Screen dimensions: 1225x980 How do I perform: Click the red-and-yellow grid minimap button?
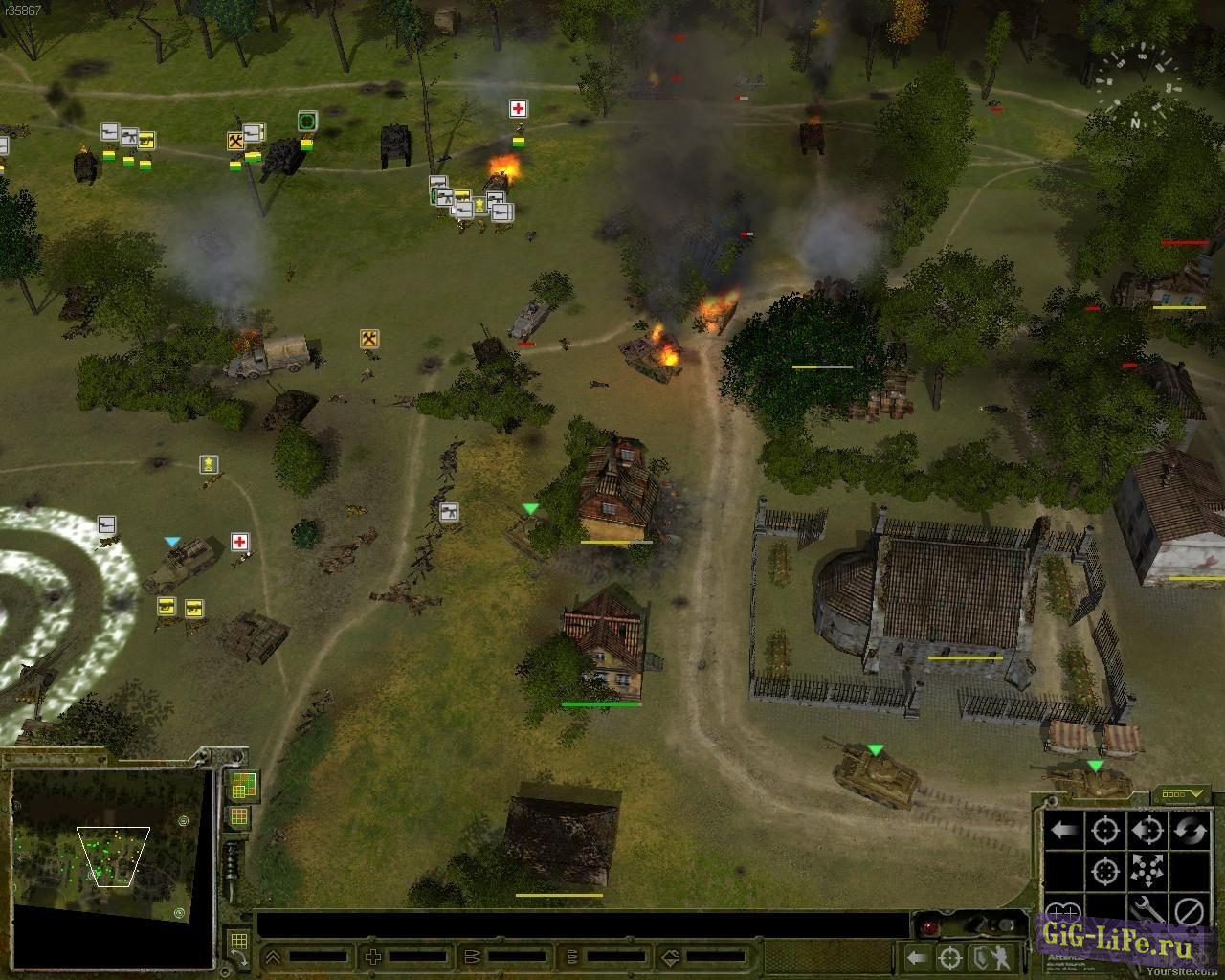coord(238,817)
